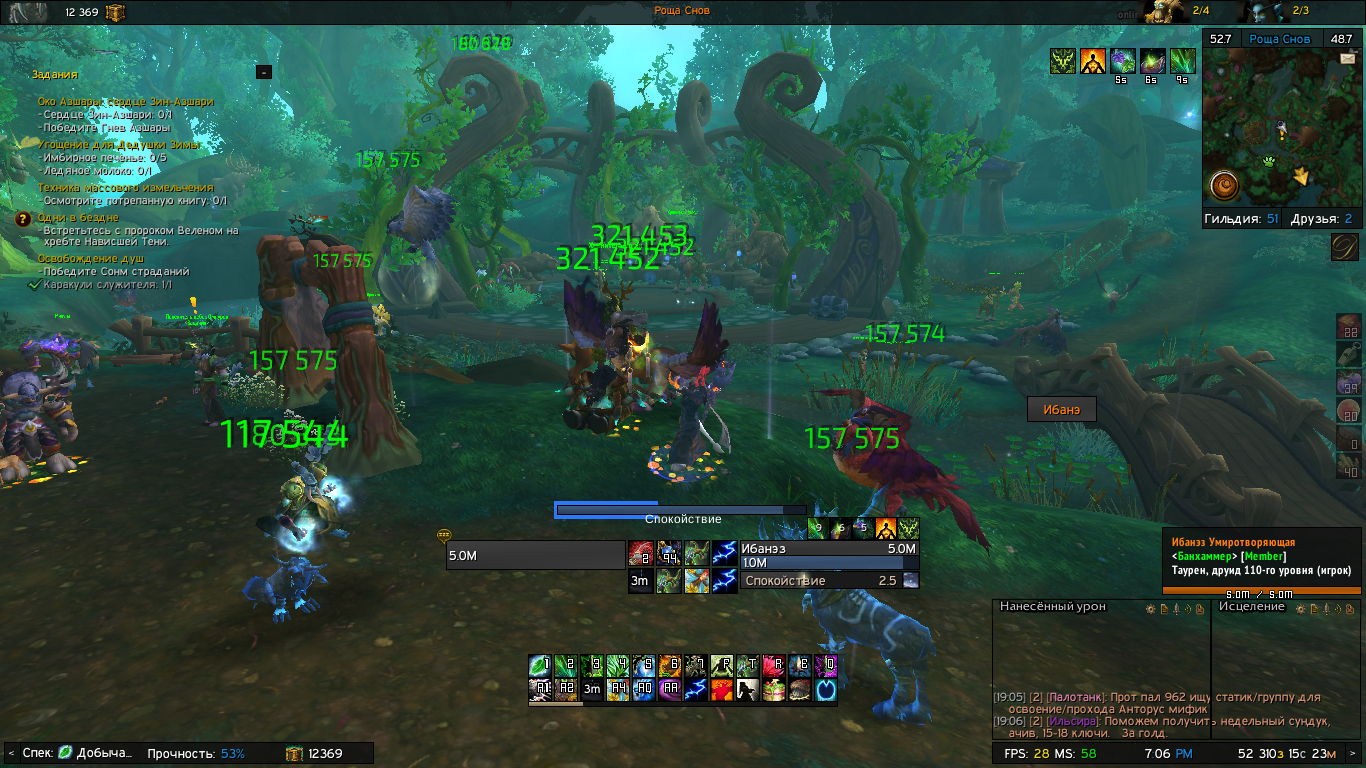1366x768 pixels.
Task: Select the Одни в бездне quest
Action: point(78,217)
